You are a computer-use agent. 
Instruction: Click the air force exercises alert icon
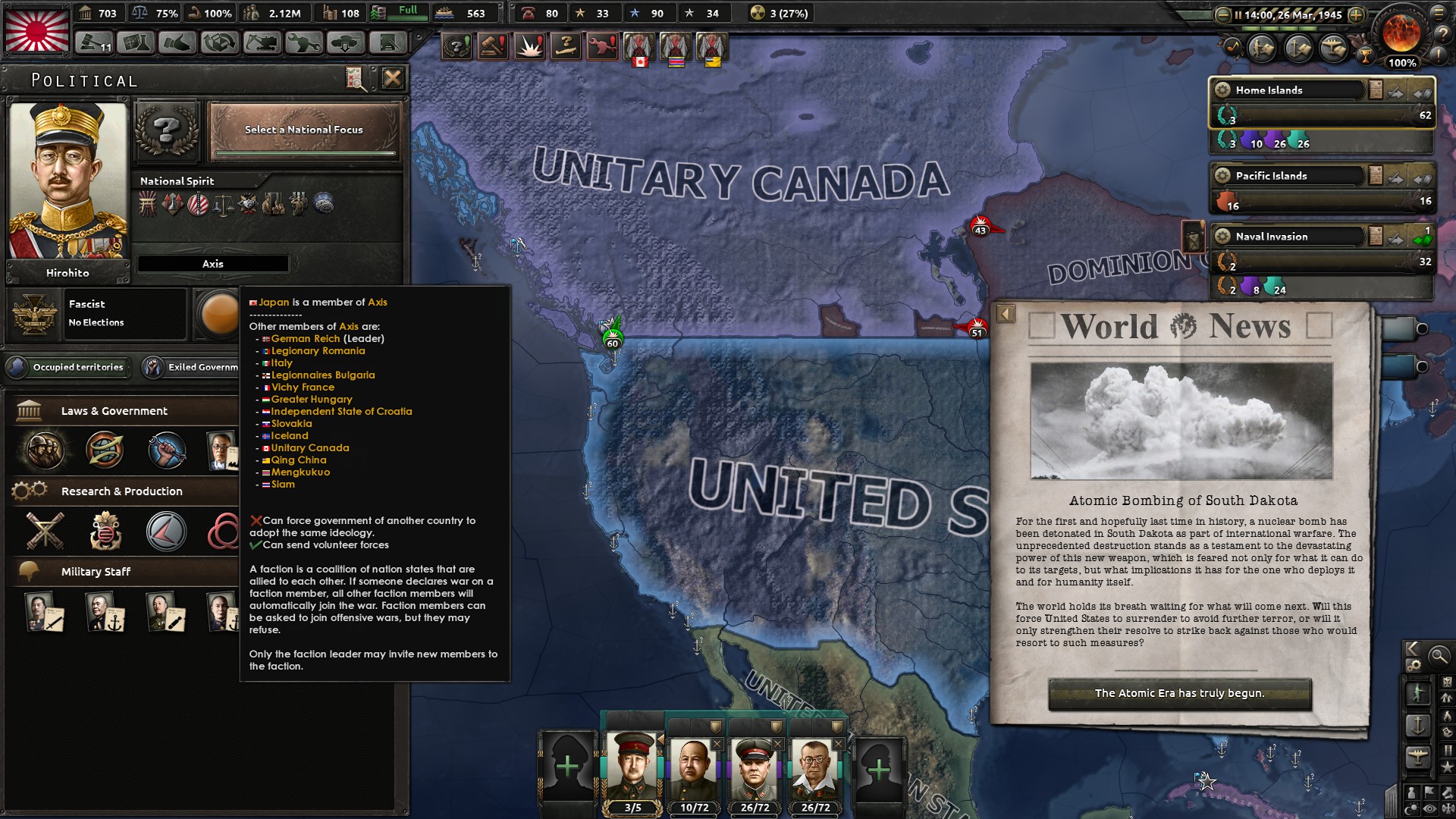point(567,47)
